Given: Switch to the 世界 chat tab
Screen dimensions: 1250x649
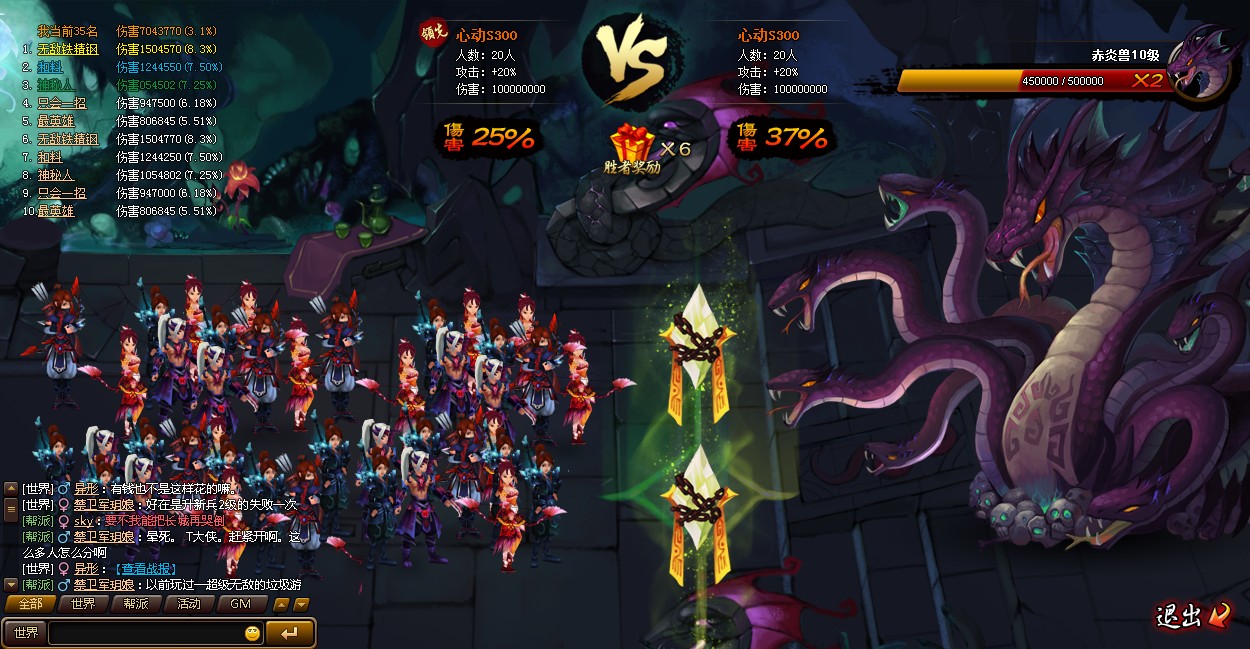Looking at the screenshot, I should coord(83,604).
